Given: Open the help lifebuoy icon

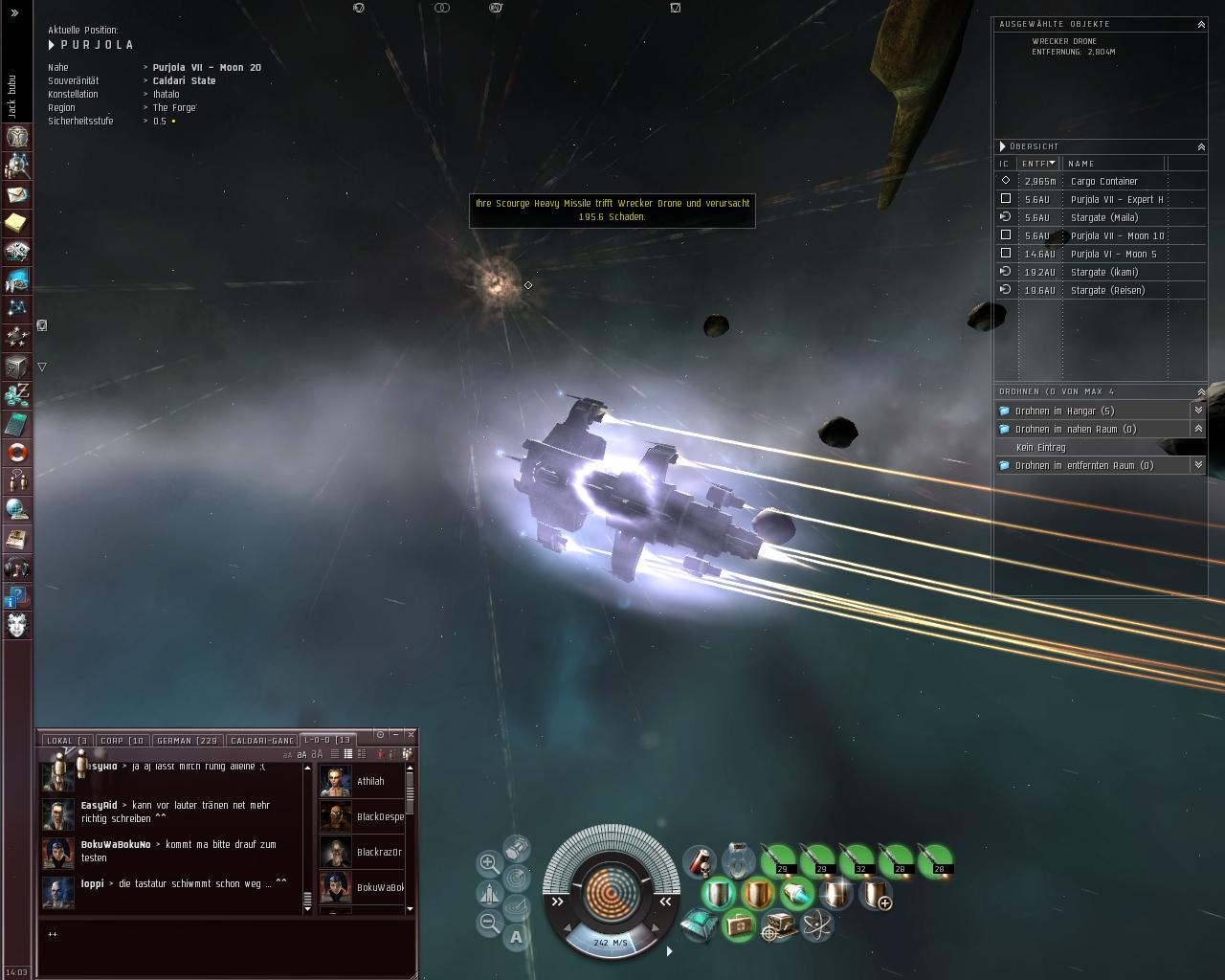Looking at the screenshot, I should click(17, 452).
